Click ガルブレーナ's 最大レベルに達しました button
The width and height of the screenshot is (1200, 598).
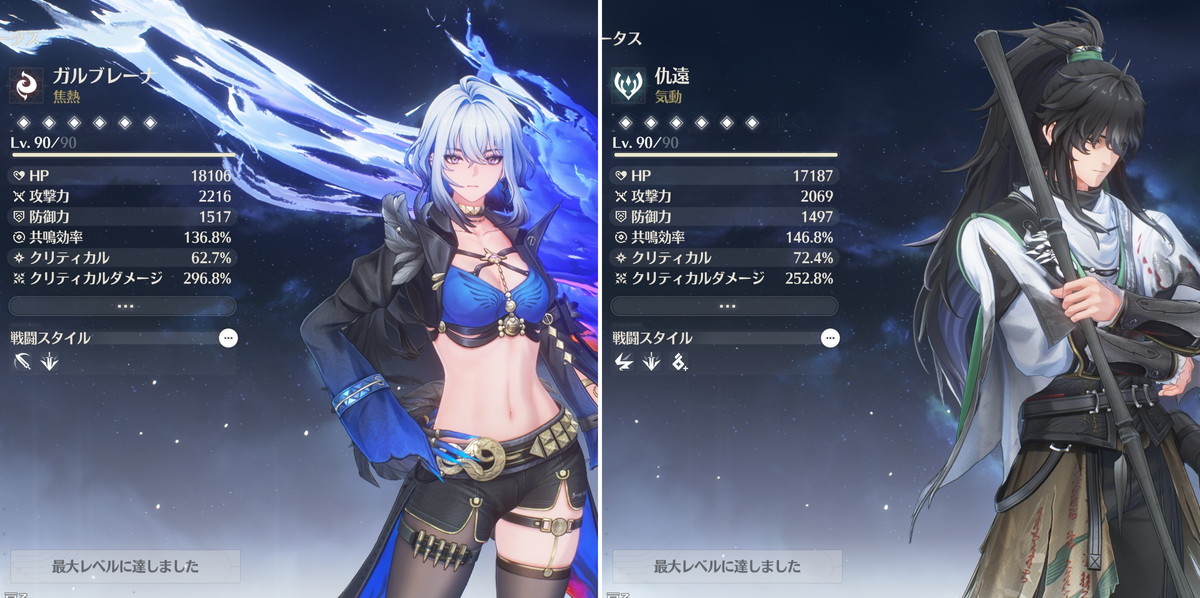click(125, 566)
